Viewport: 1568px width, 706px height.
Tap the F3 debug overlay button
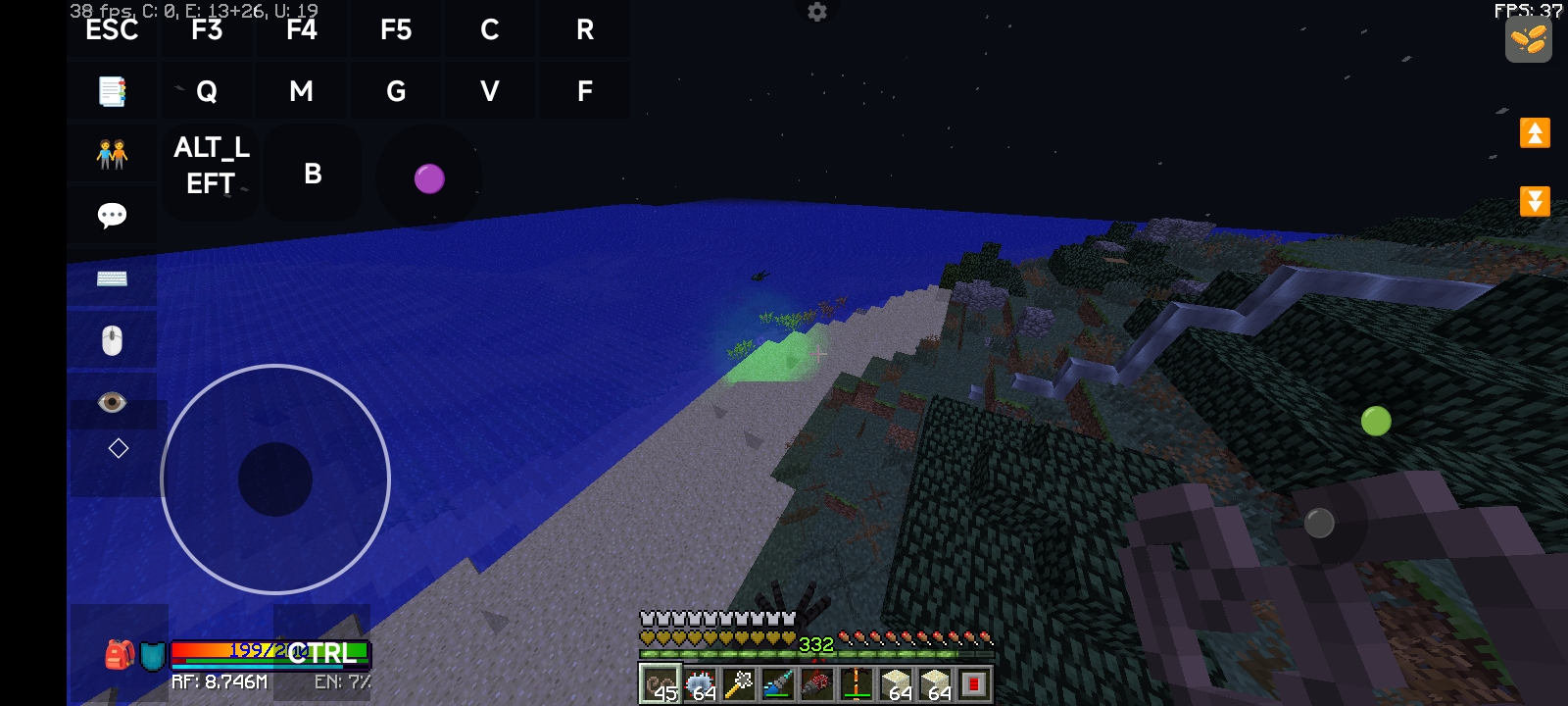(207, 30)
